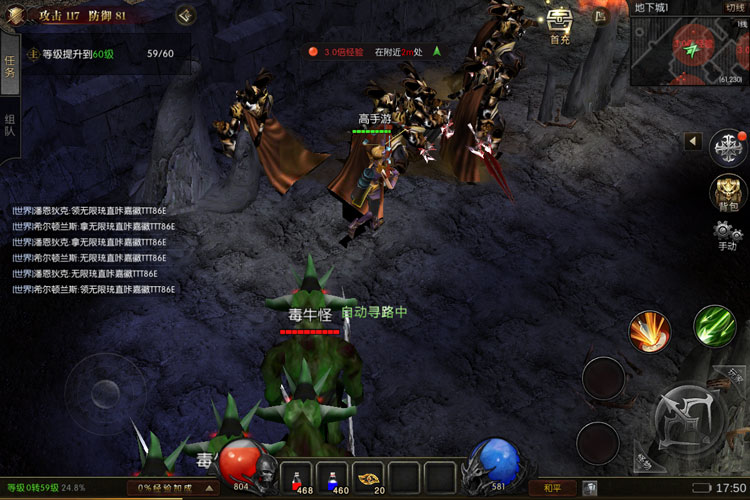This screenshot has height=500, width=750.
Task: Expand the 经验加成 experience bonus bar
Action: pos(172,488)
